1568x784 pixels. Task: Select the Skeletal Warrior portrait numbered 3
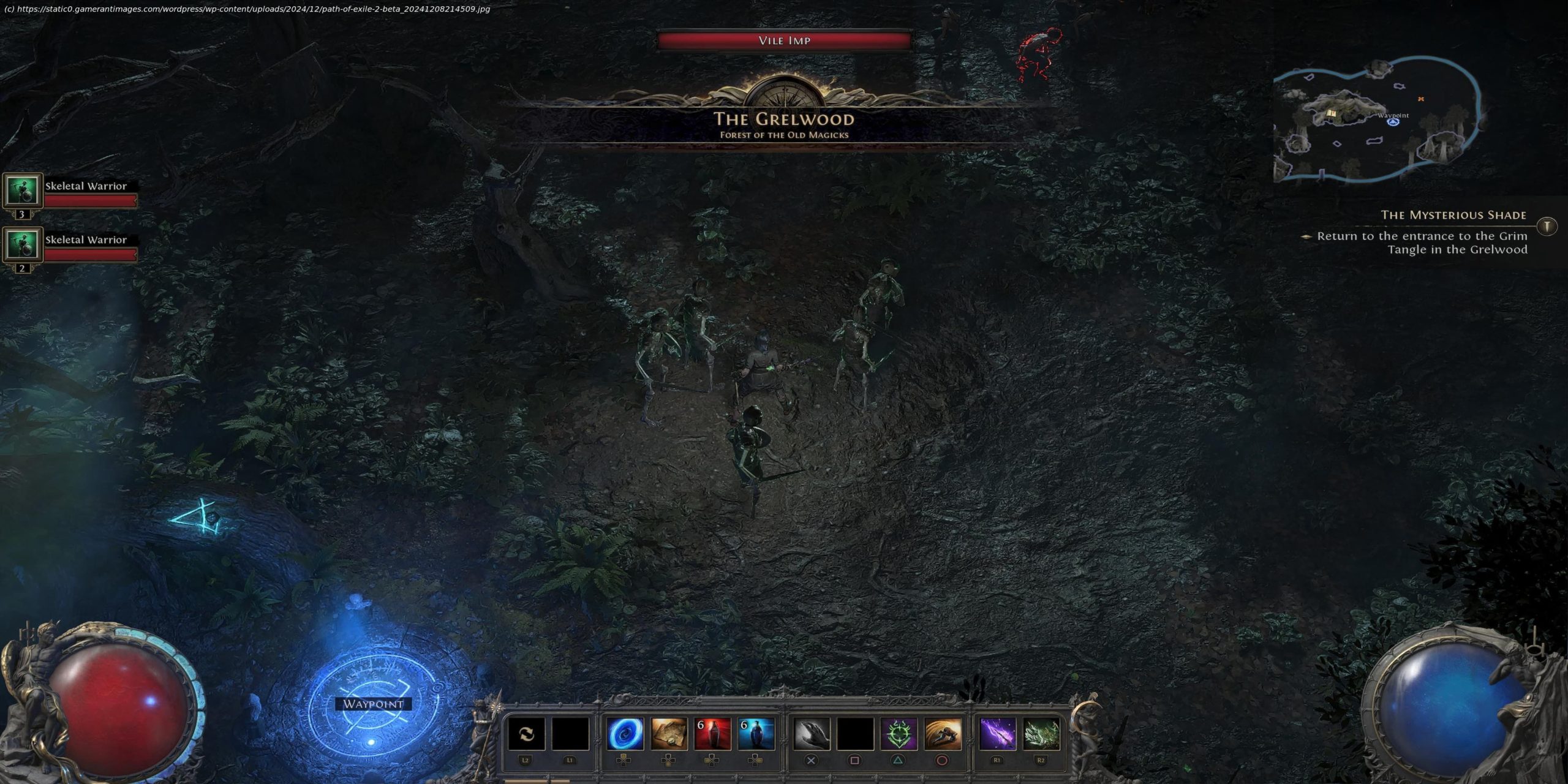pyautogui.click(x=23, y=190)
